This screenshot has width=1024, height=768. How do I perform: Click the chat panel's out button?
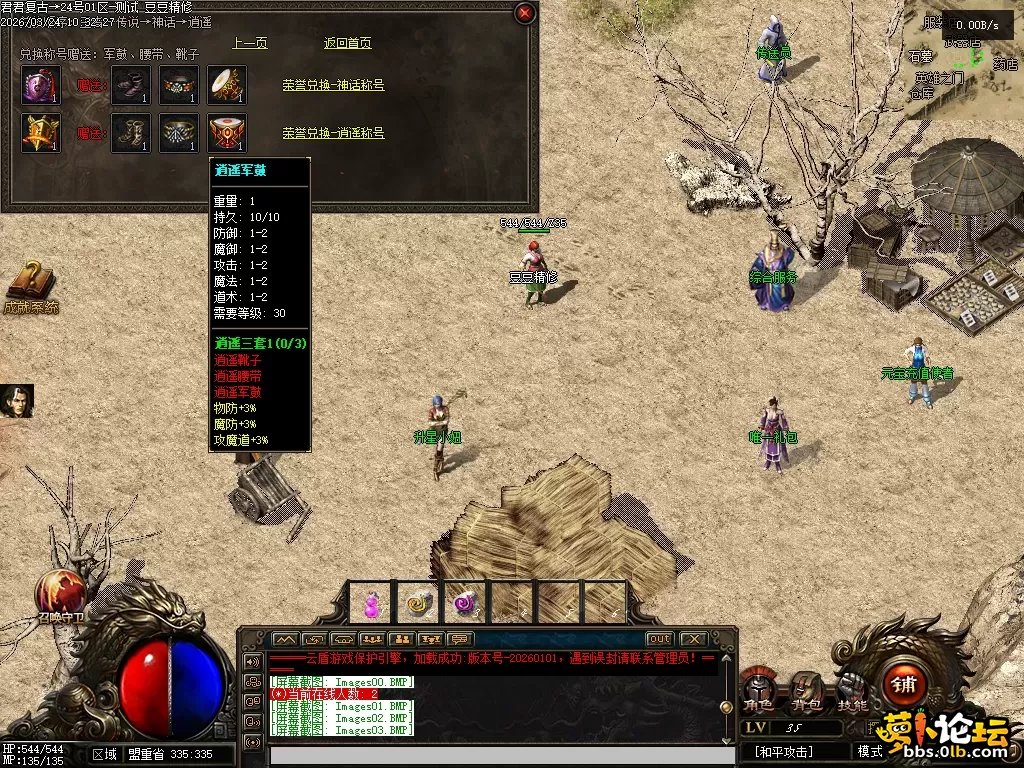click(659, 639)
